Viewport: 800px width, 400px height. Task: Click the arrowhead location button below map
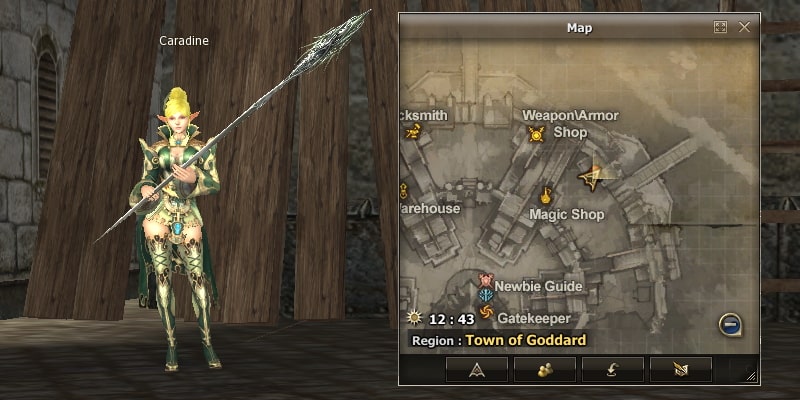click(477, 369)
